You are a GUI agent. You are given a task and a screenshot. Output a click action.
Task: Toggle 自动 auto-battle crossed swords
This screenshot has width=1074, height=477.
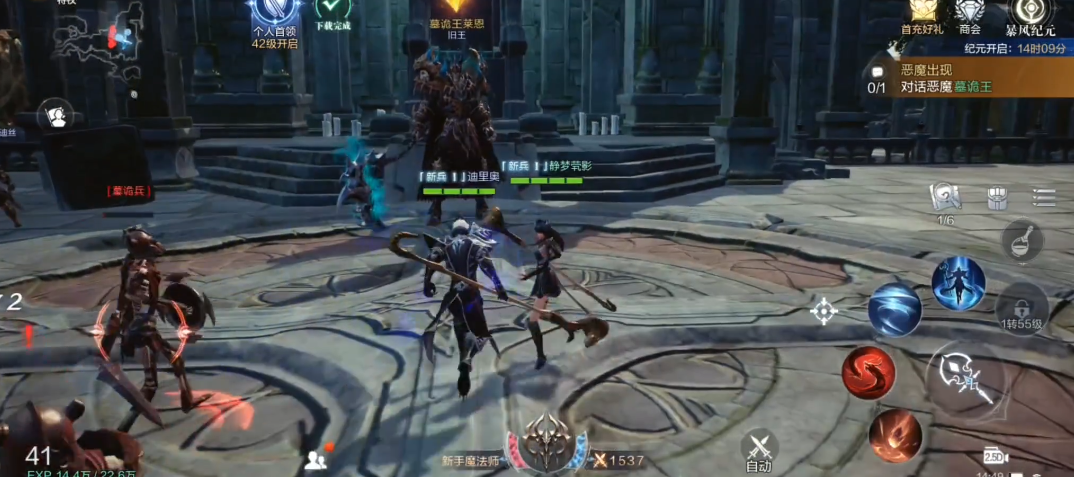click(x=759, y=449)
